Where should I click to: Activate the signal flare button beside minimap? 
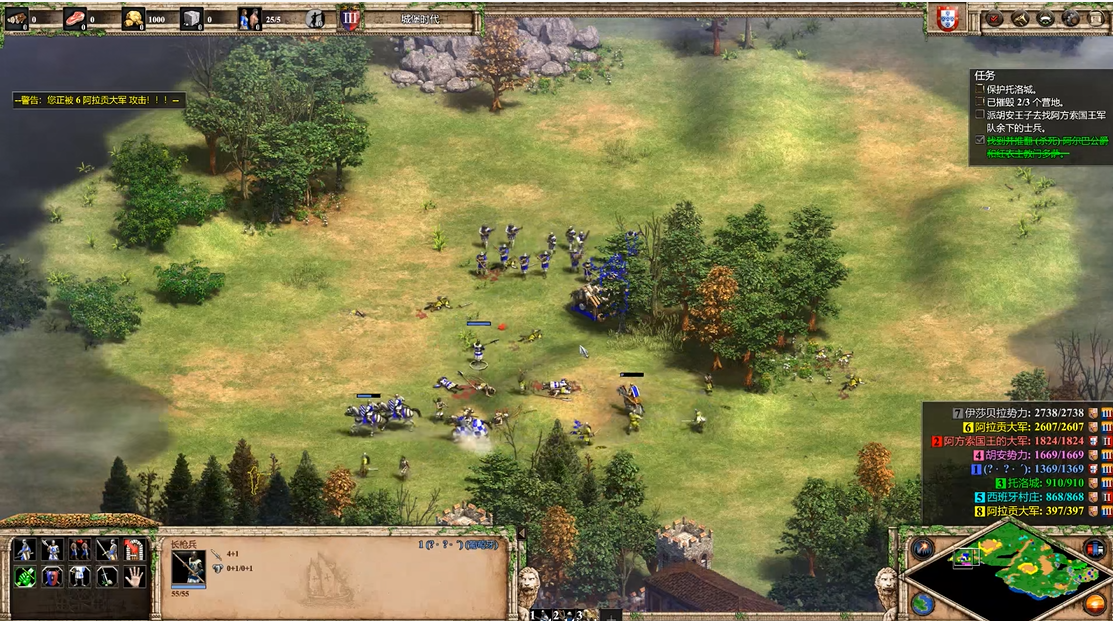pyautogui.click(x=922, y=548)
